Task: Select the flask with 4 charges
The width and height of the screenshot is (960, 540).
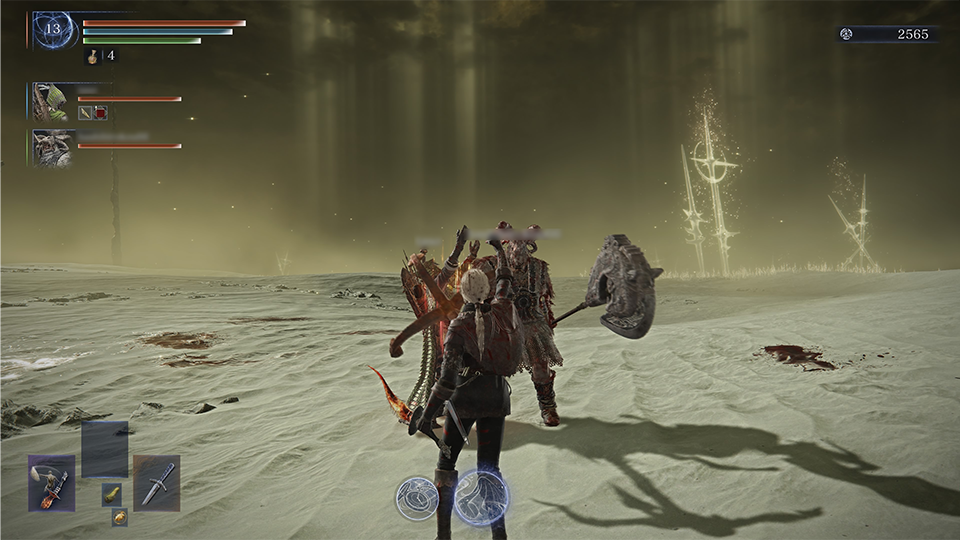Action: pos(92,57)
